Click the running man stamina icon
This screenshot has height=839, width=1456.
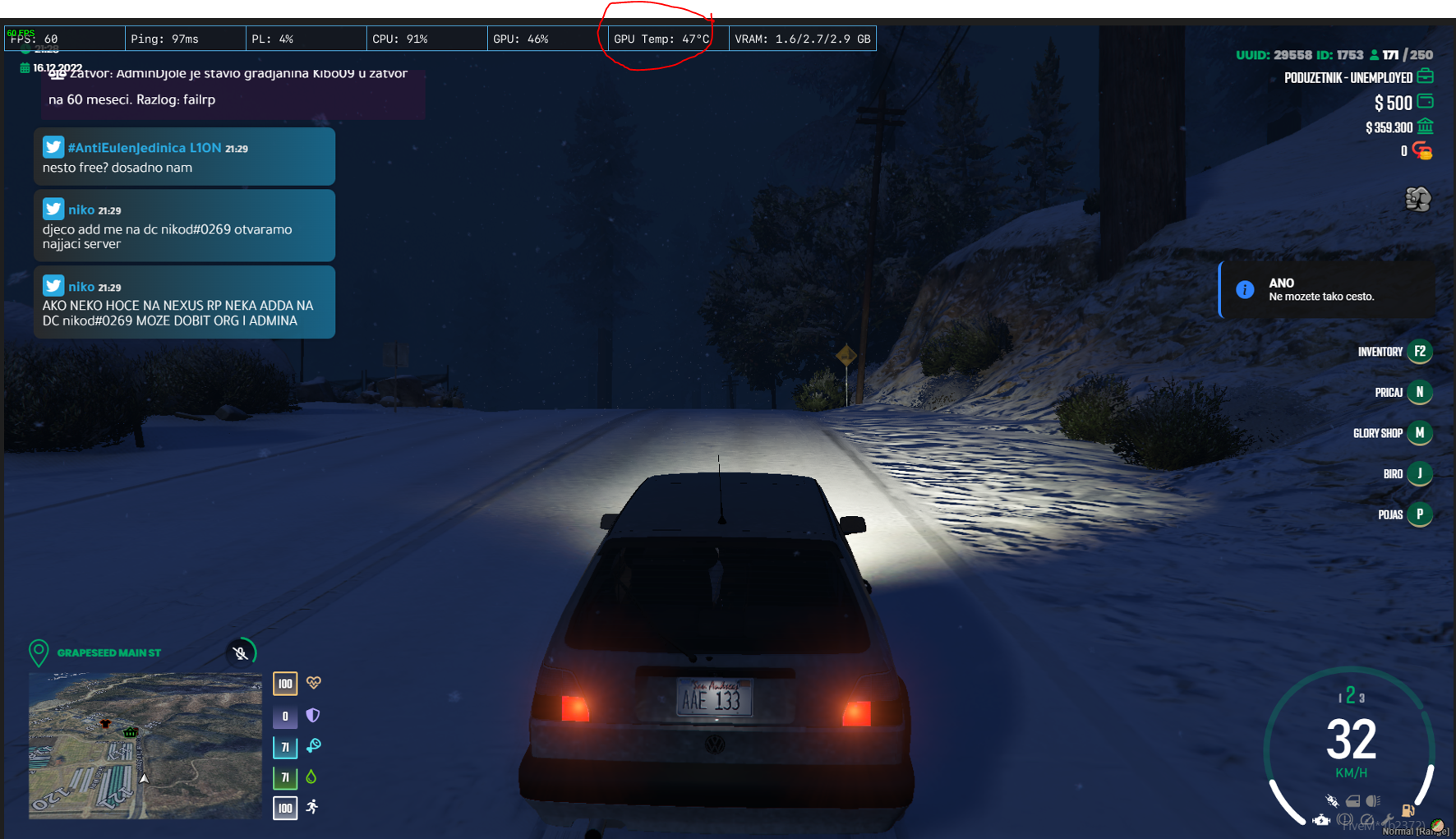click(312, 808)
